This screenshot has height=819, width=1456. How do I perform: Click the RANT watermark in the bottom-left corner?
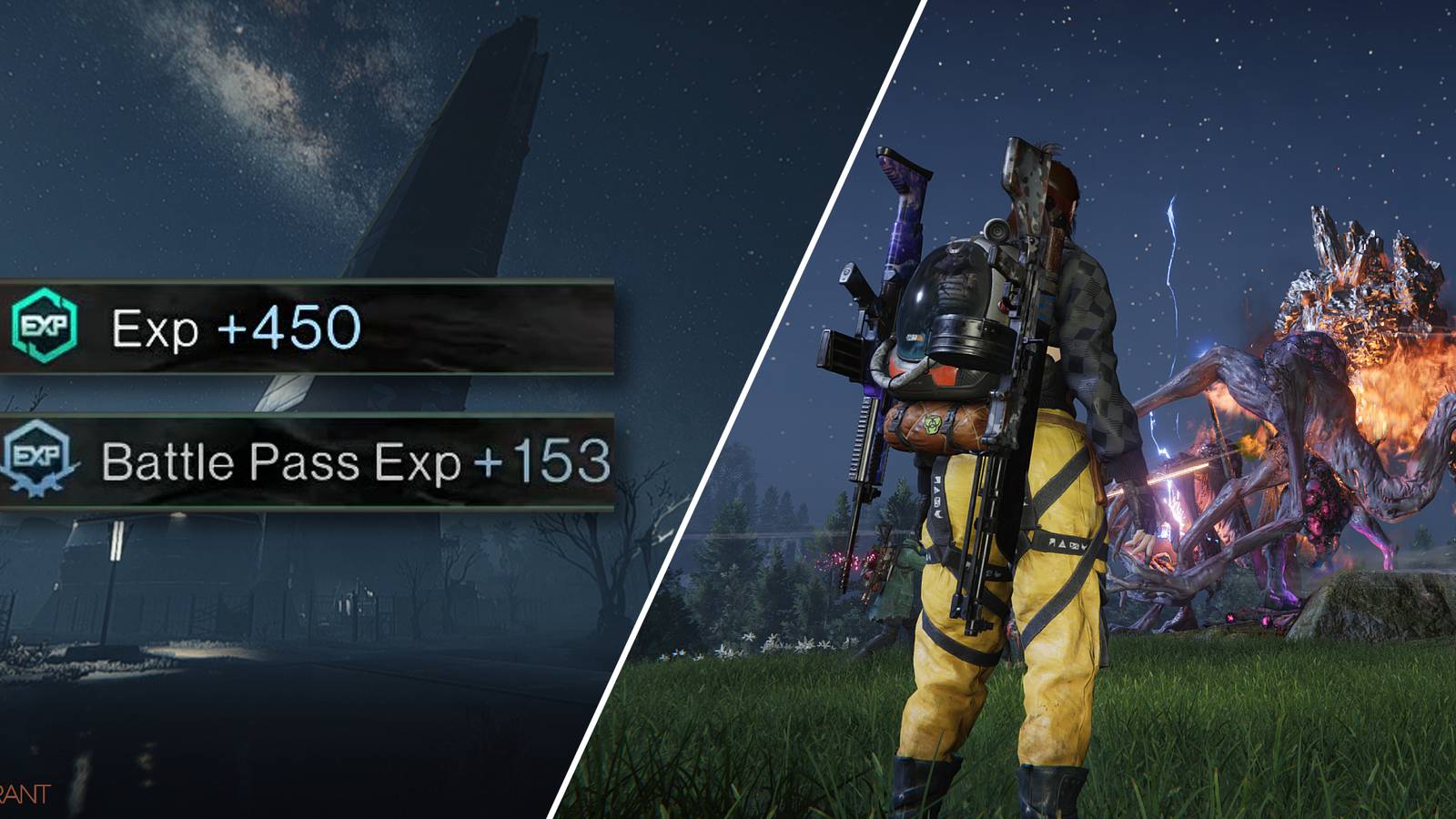(x=25, y=790)
